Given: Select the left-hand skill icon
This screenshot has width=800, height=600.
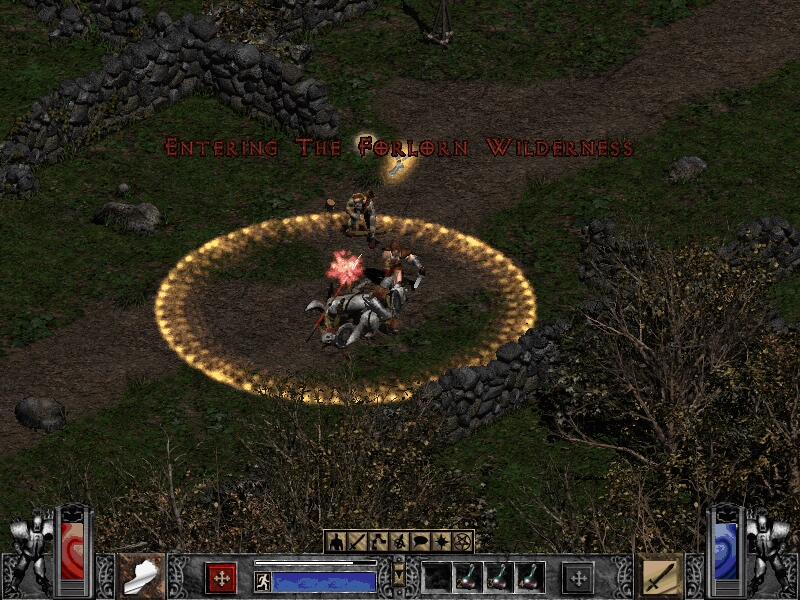Looking at the screenshot, I should tap(140, 575).
